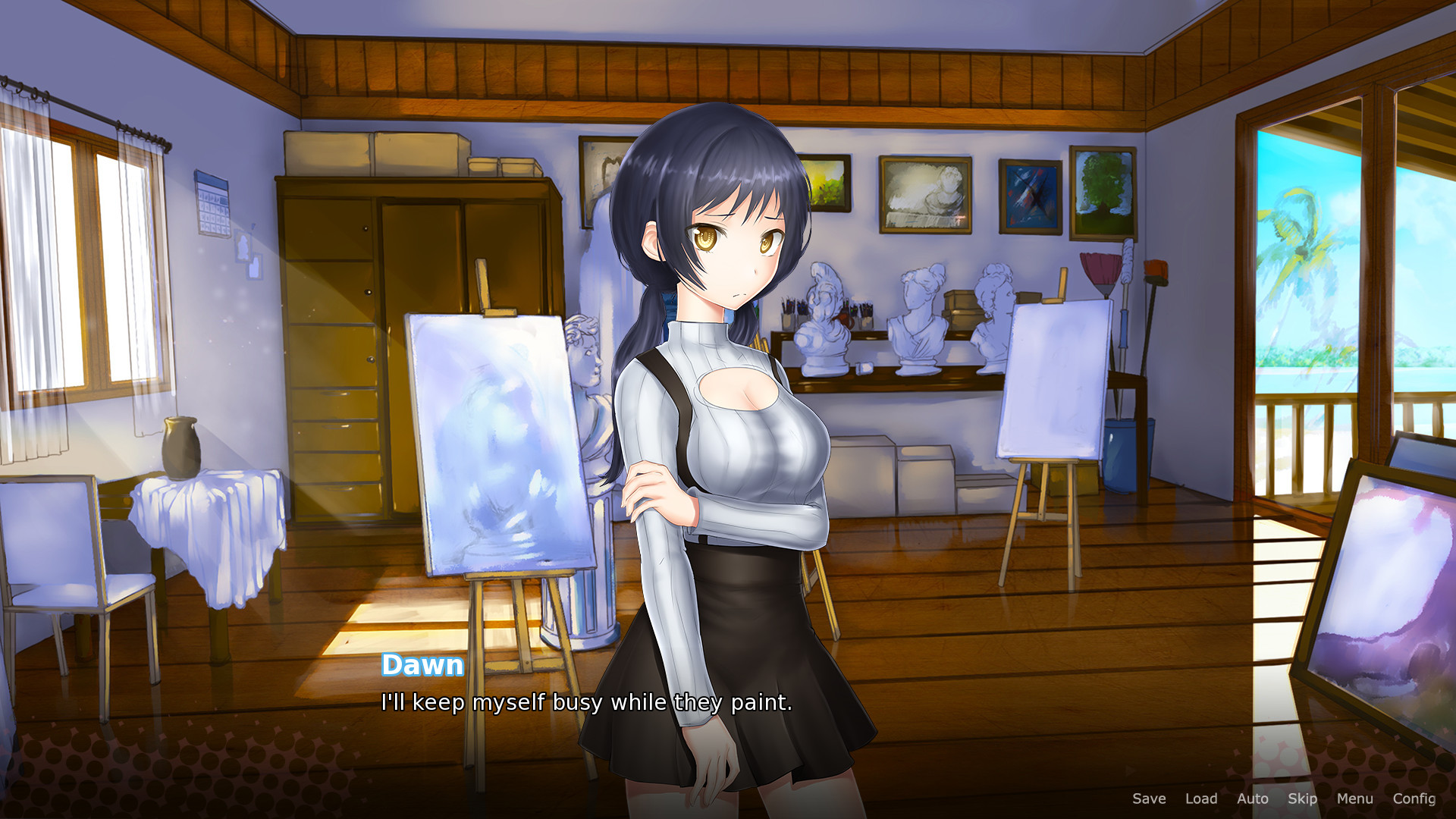Image resolution: width=1456 pixels, height=819 pixels.
Task: Open the Load screen
Action: (x=1201, y=799)
